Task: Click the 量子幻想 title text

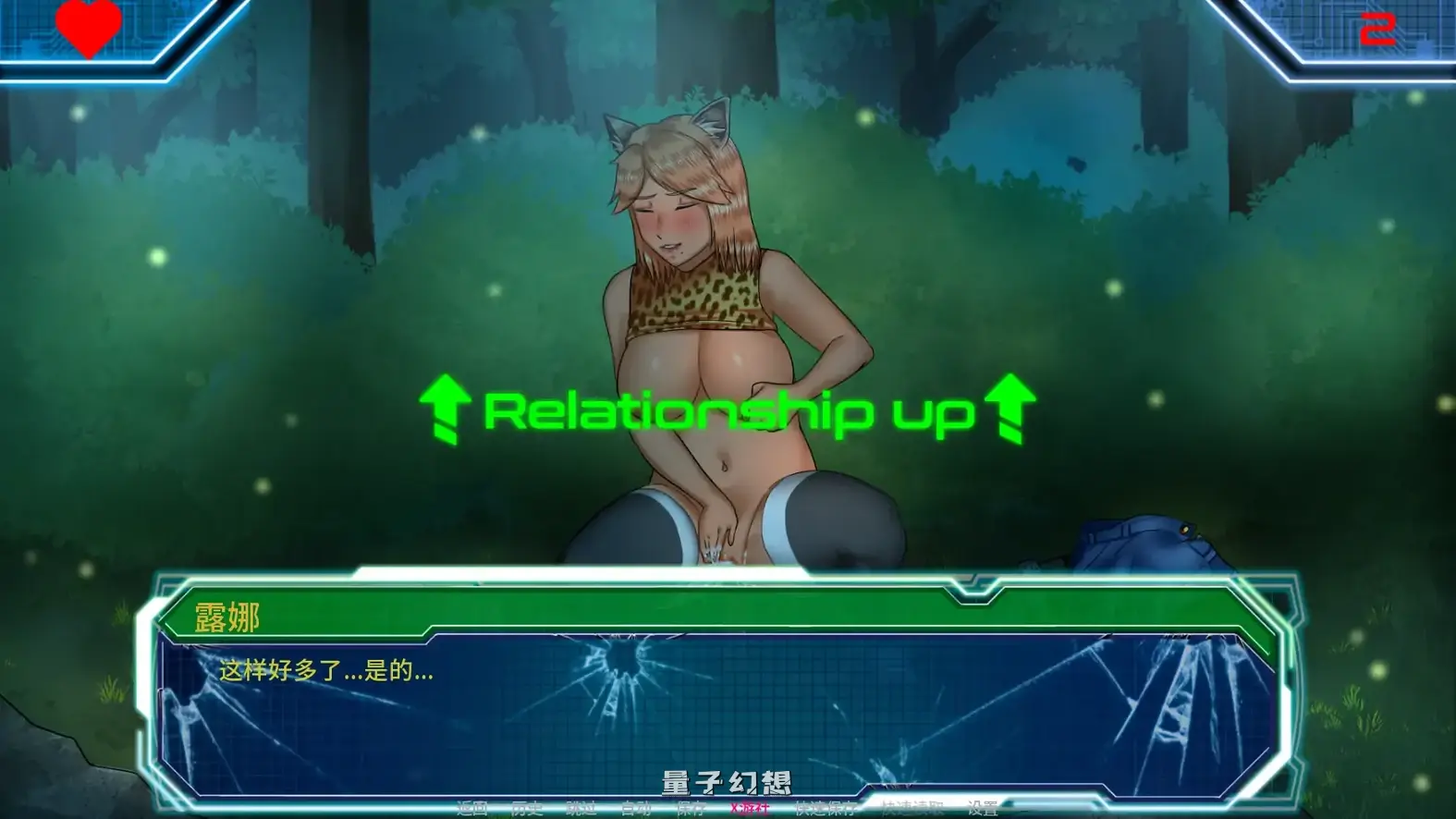Action: click(727, 782)
